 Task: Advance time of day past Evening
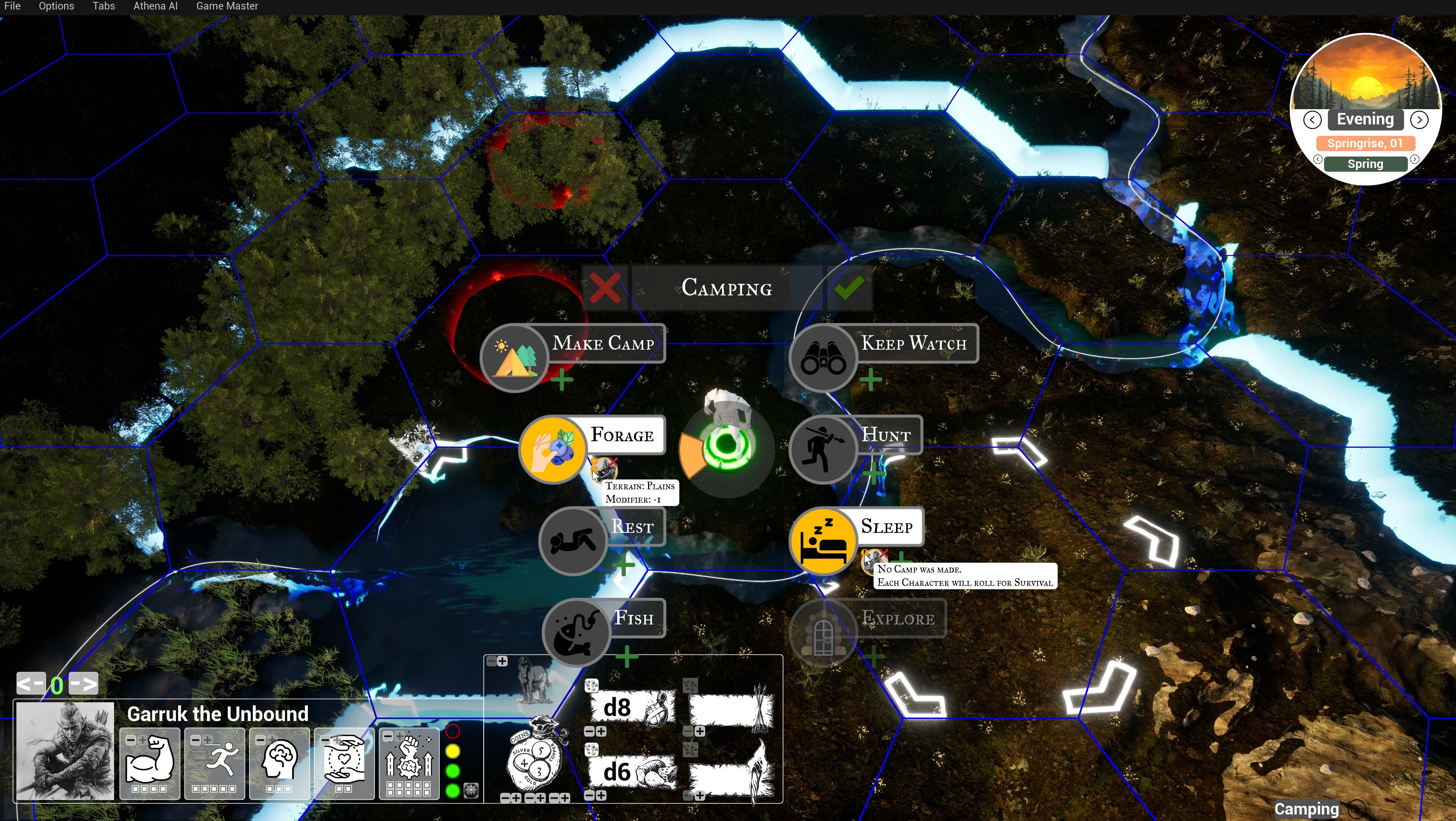(x=1419, y=120)
